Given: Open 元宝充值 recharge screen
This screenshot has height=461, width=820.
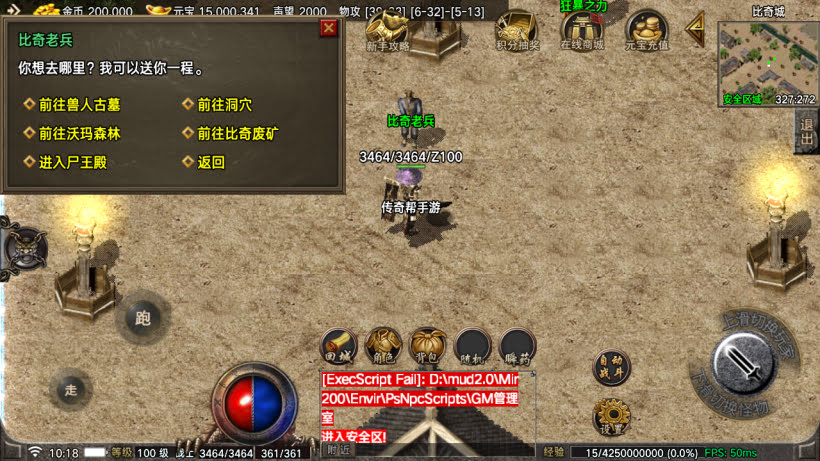Looking at the screenshot, I should pos(647,31).
